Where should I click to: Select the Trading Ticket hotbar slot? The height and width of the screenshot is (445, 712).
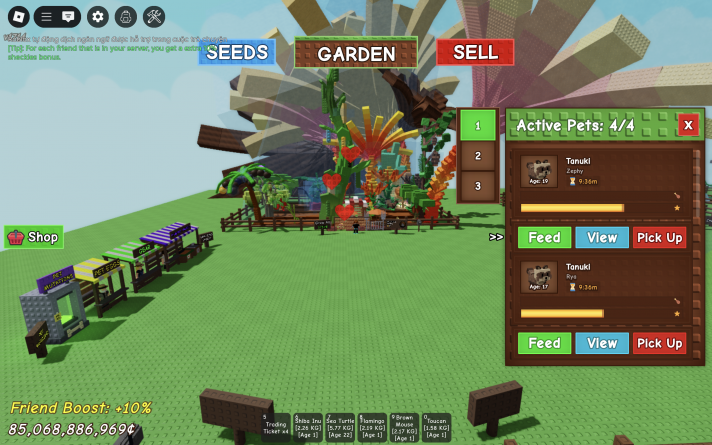pos(276,427)
